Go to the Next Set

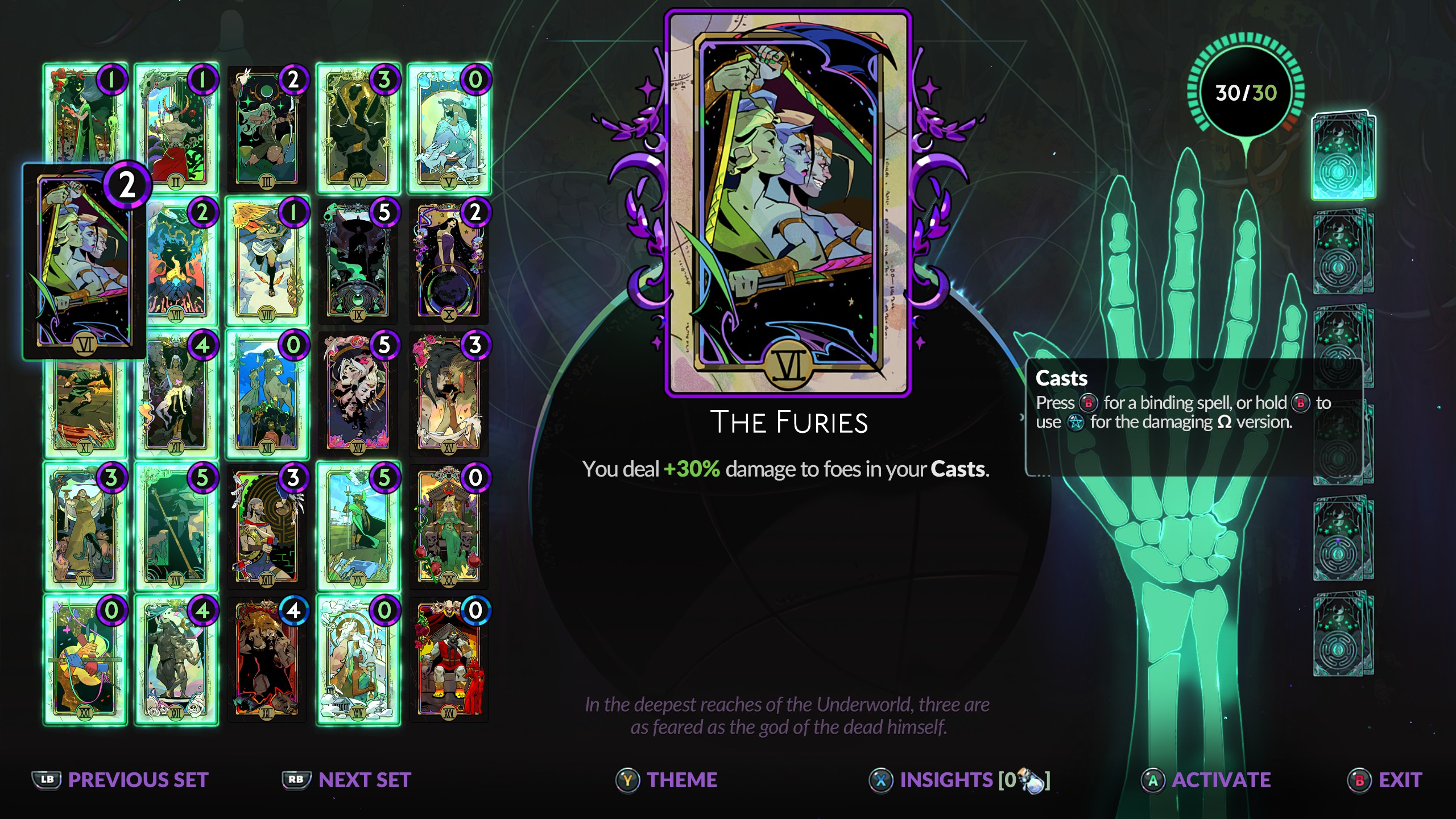point(347,780)
